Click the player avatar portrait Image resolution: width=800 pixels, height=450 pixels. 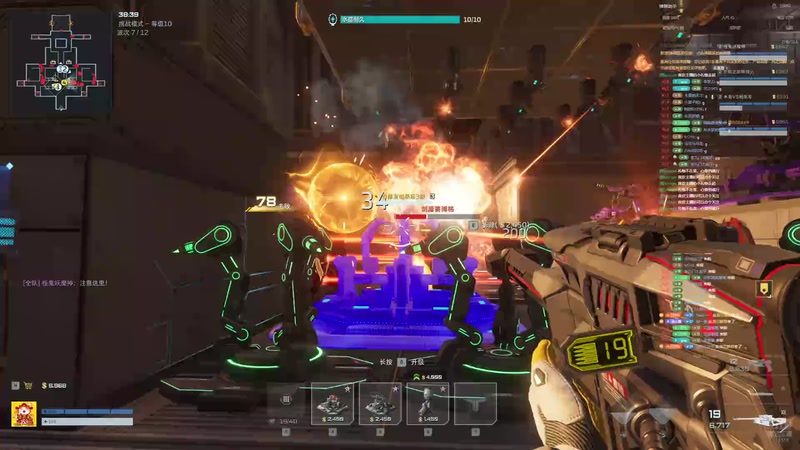tap(24, 414)
